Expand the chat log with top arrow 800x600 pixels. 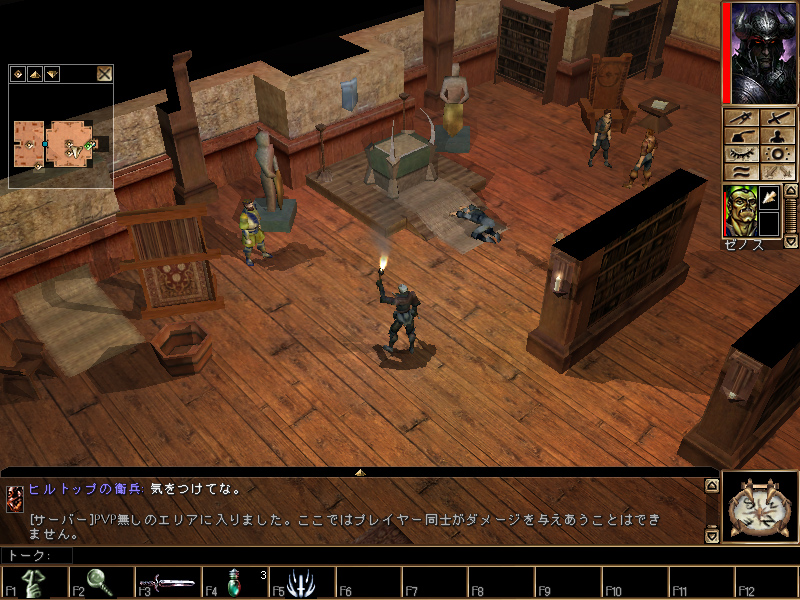(x=360, y=471)
